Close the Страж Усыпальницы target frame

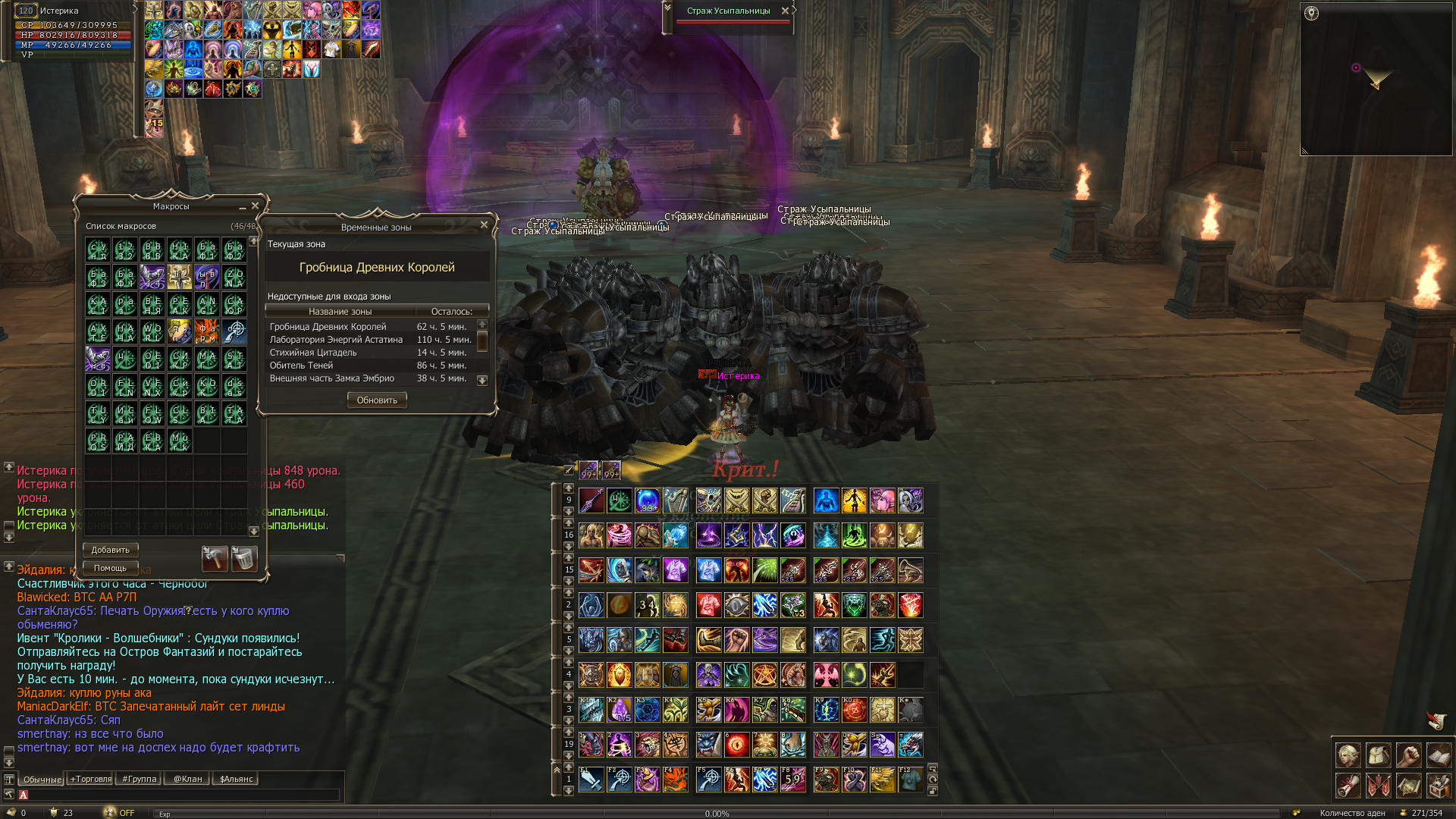(785, 11)
